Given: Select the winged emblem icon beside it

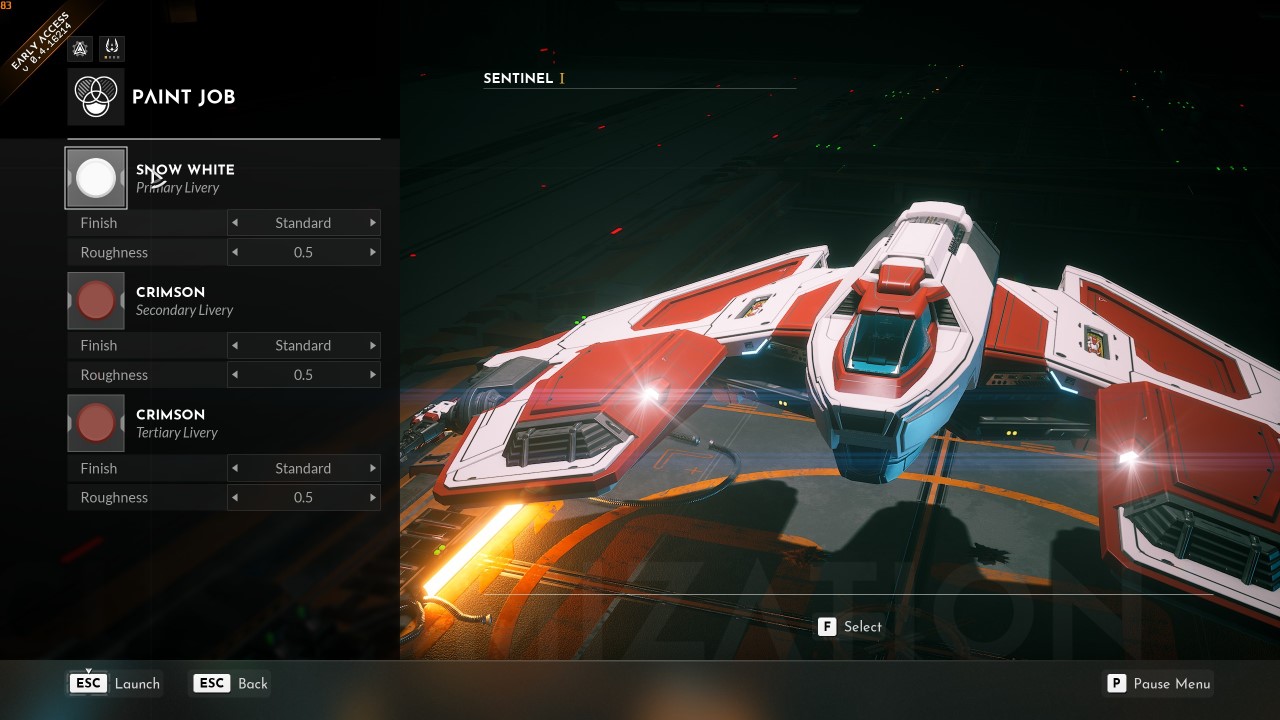Looking at the screenshot, I should (x=111, y=47).
